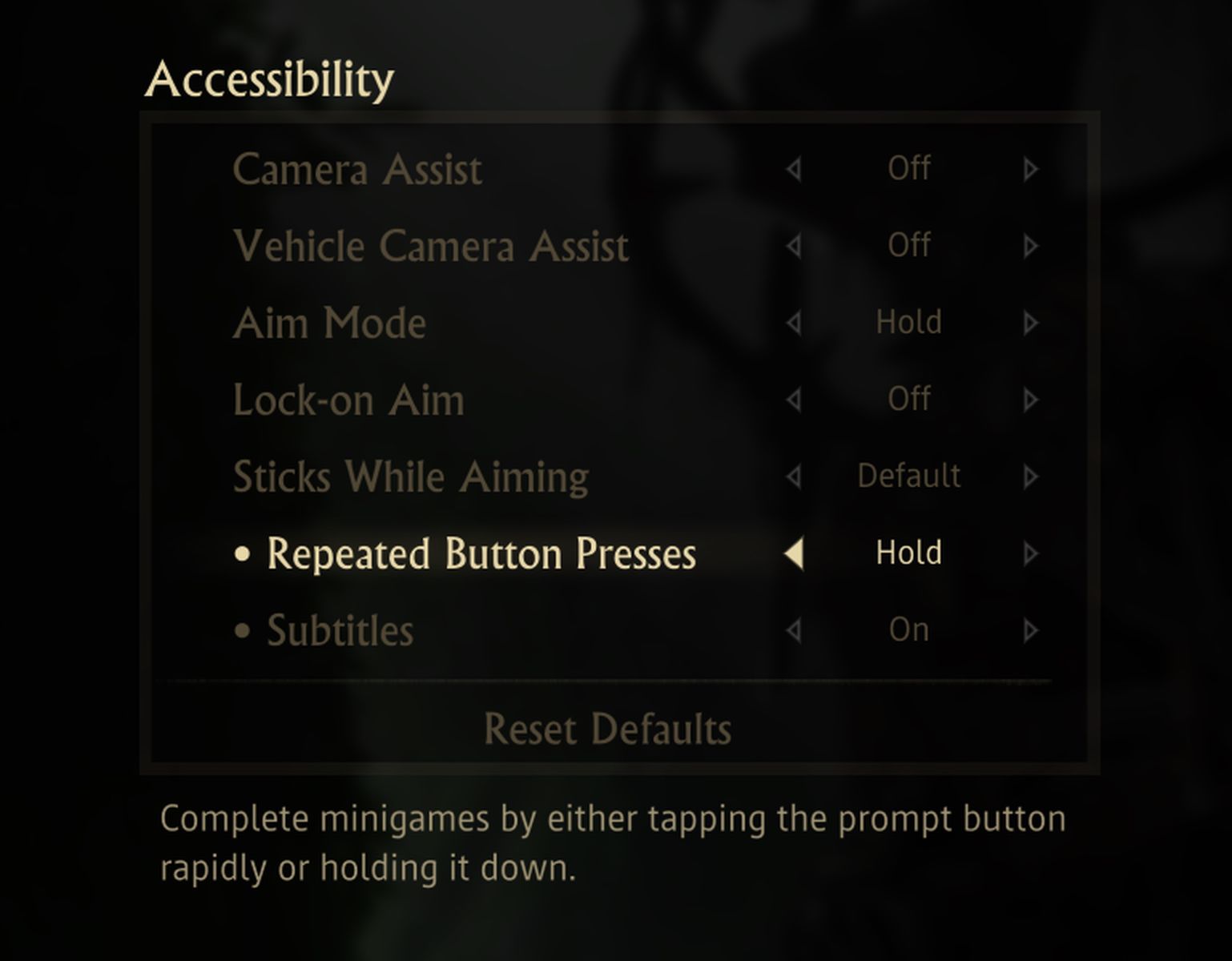This screenshot has width=1232, height=961.
Task: Click the left arrow beside Vehicle Camera Assist
Action: (x=794, y=246)
